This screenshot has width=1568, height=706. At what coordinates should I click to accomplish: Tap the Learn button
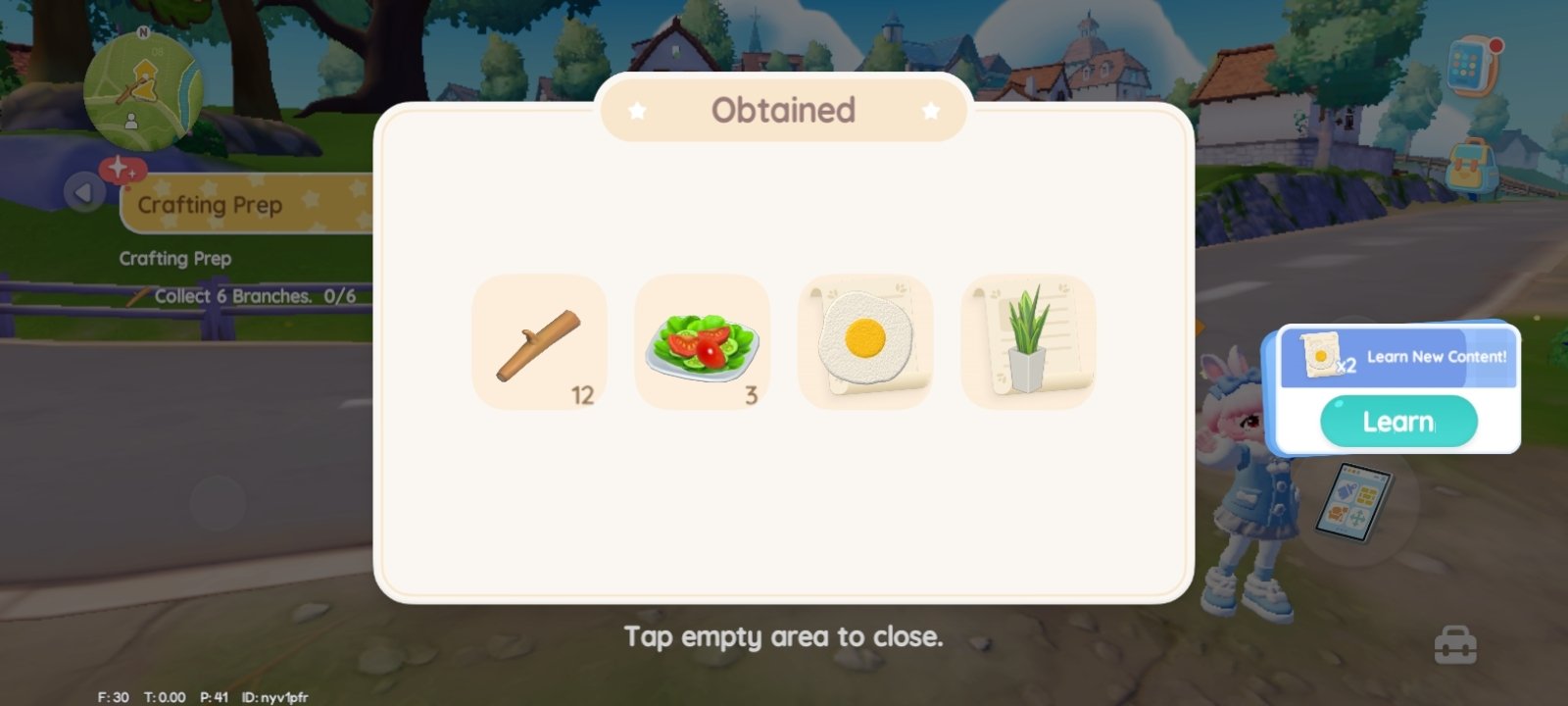[1398, 422]
